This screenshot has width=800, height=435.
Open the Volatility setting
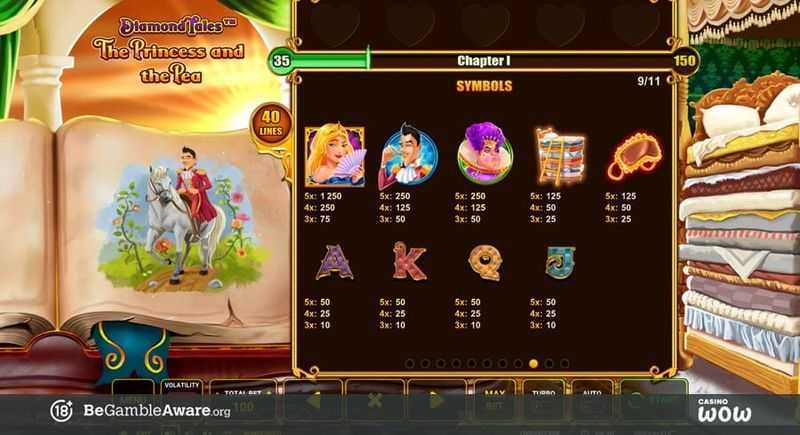coord(181,387)
